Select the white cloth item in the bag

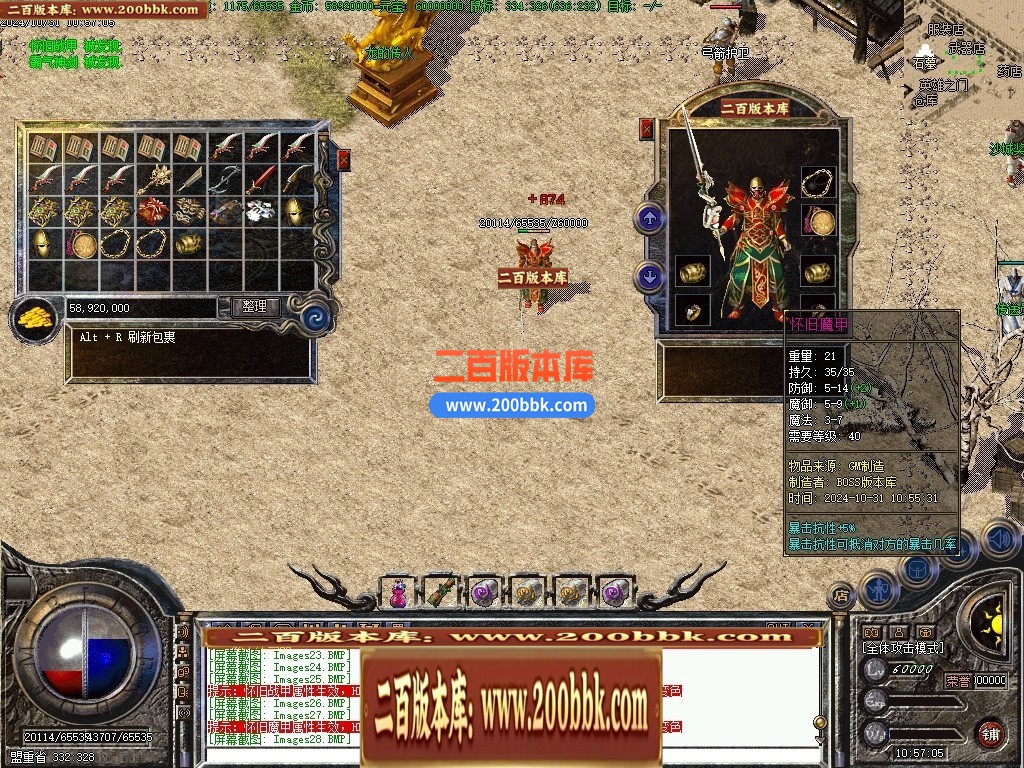[260, 211]
